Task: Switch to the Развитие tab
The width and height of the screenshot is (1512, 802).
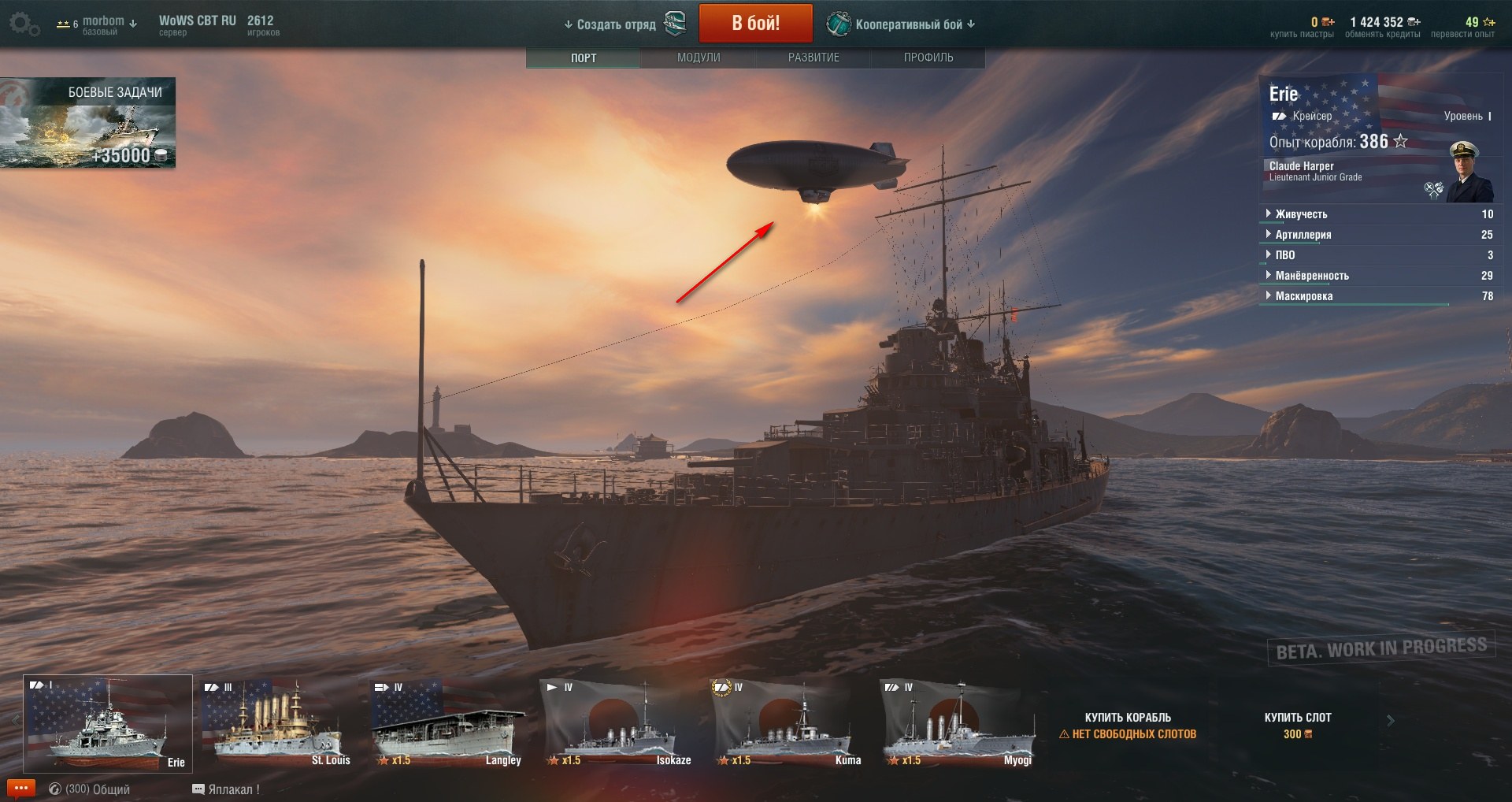Action: [x=813, y=58]
